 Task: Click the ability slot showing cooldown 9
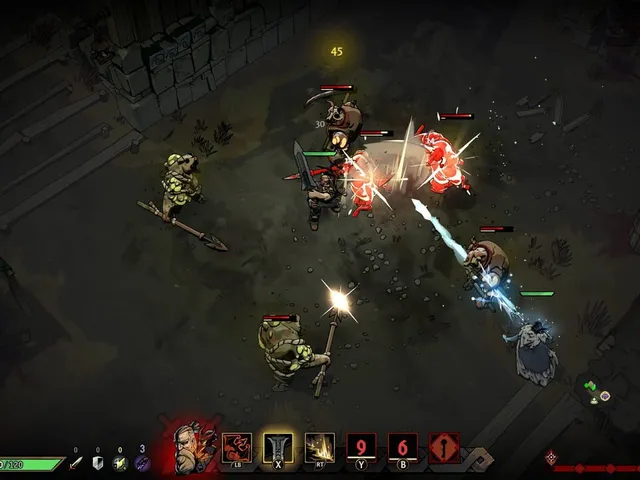tap(361, 447)
